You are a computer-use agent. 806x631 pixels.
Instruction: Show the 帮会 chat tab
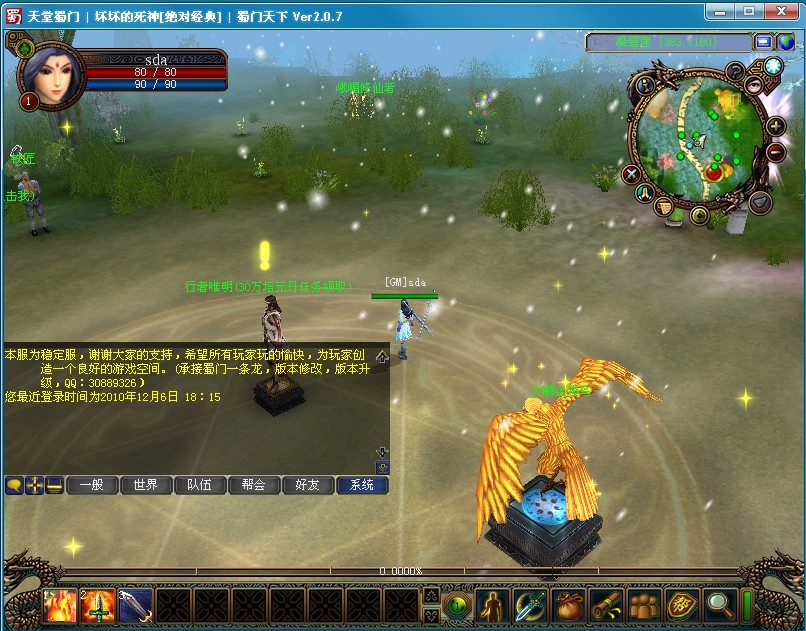click(x=253, y=485)
